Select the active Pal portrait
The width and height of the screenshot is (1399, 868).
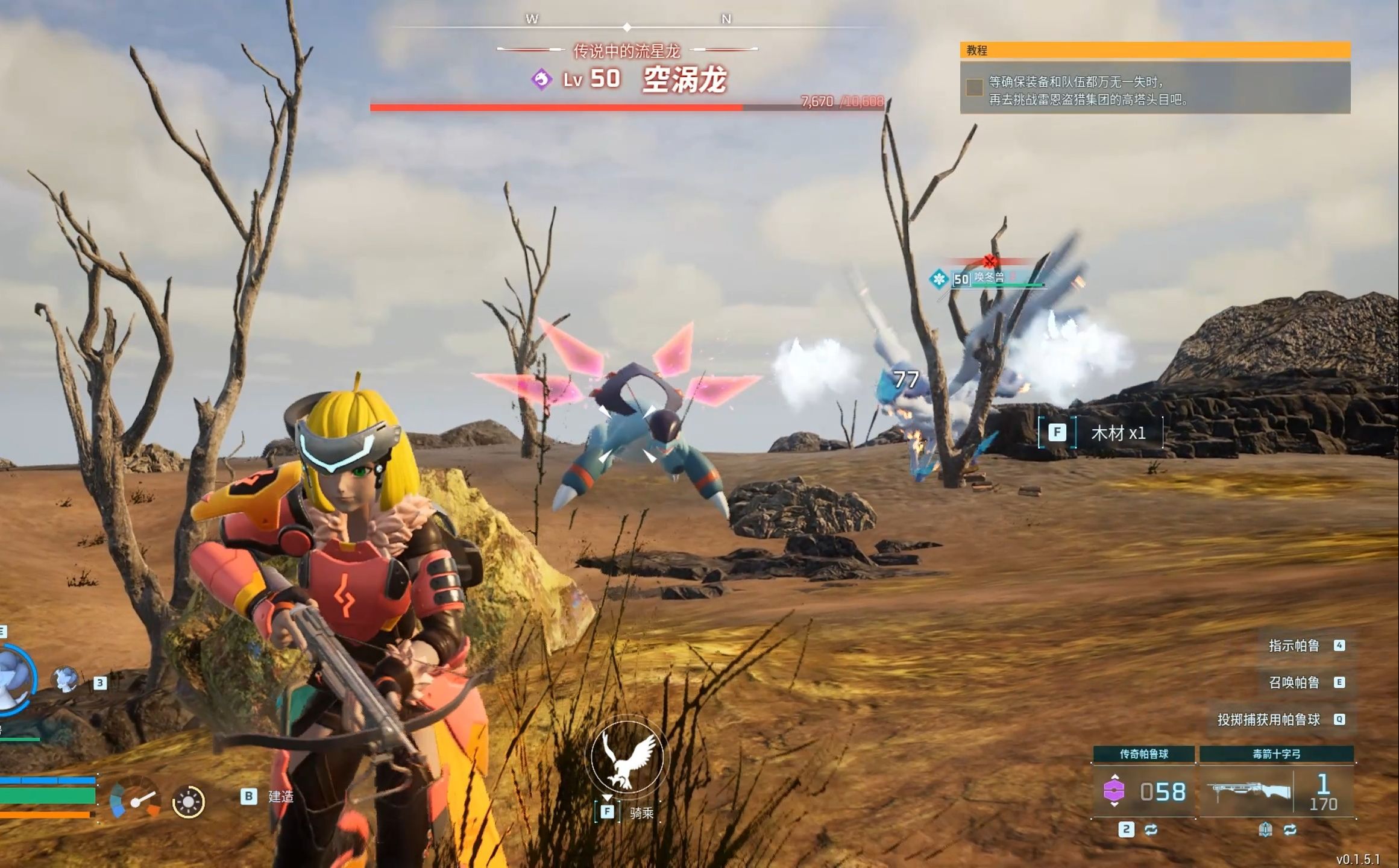(x=13, y=678)
